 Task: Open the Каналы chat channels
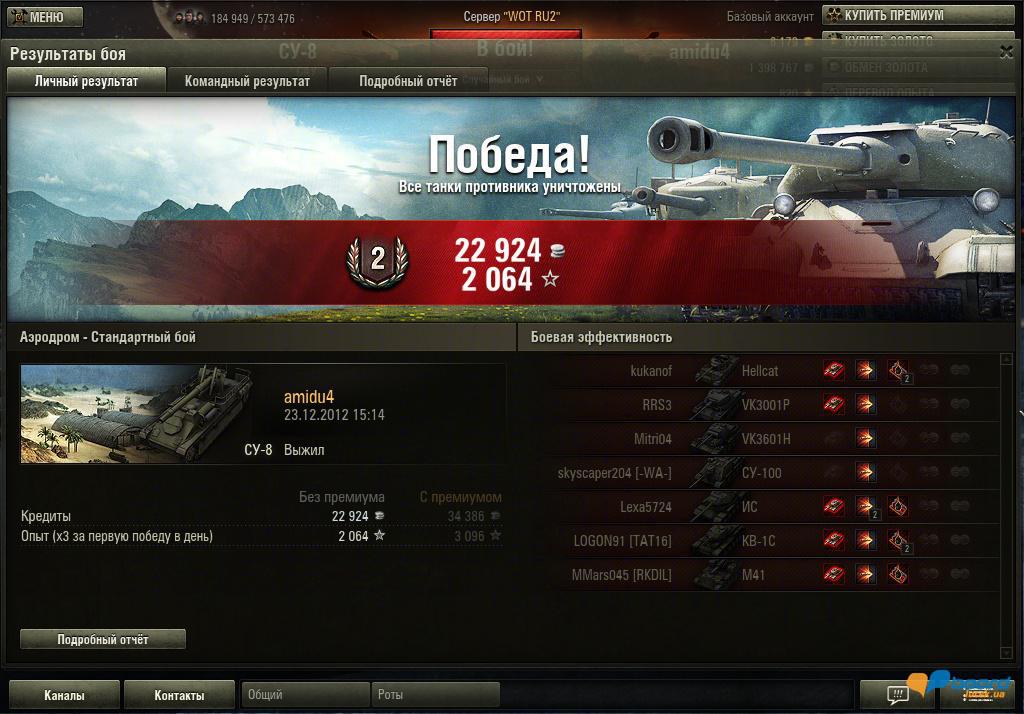tap(64, 695)
